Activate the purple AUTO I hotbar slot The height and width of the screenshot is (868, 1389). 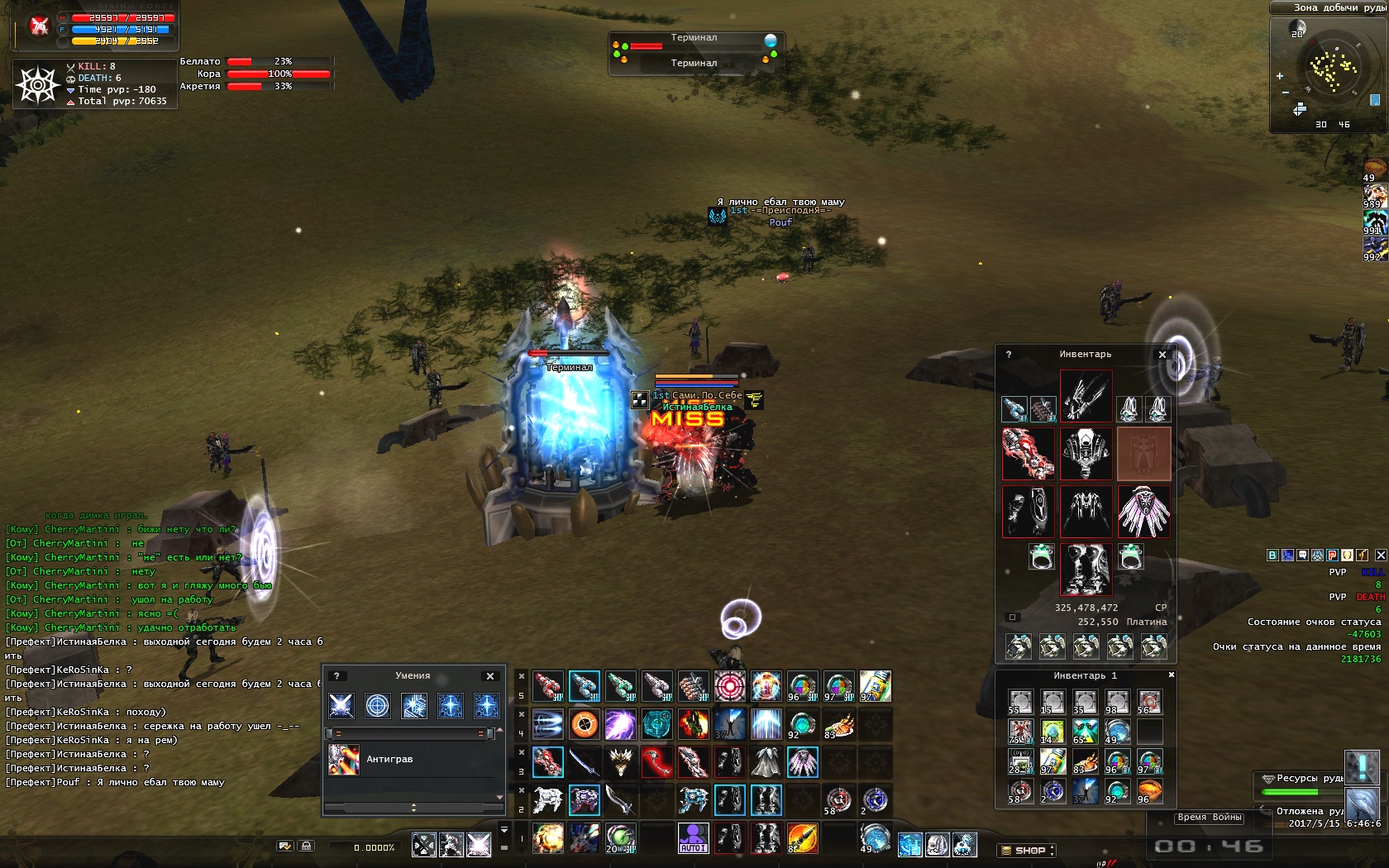[693, 838]
